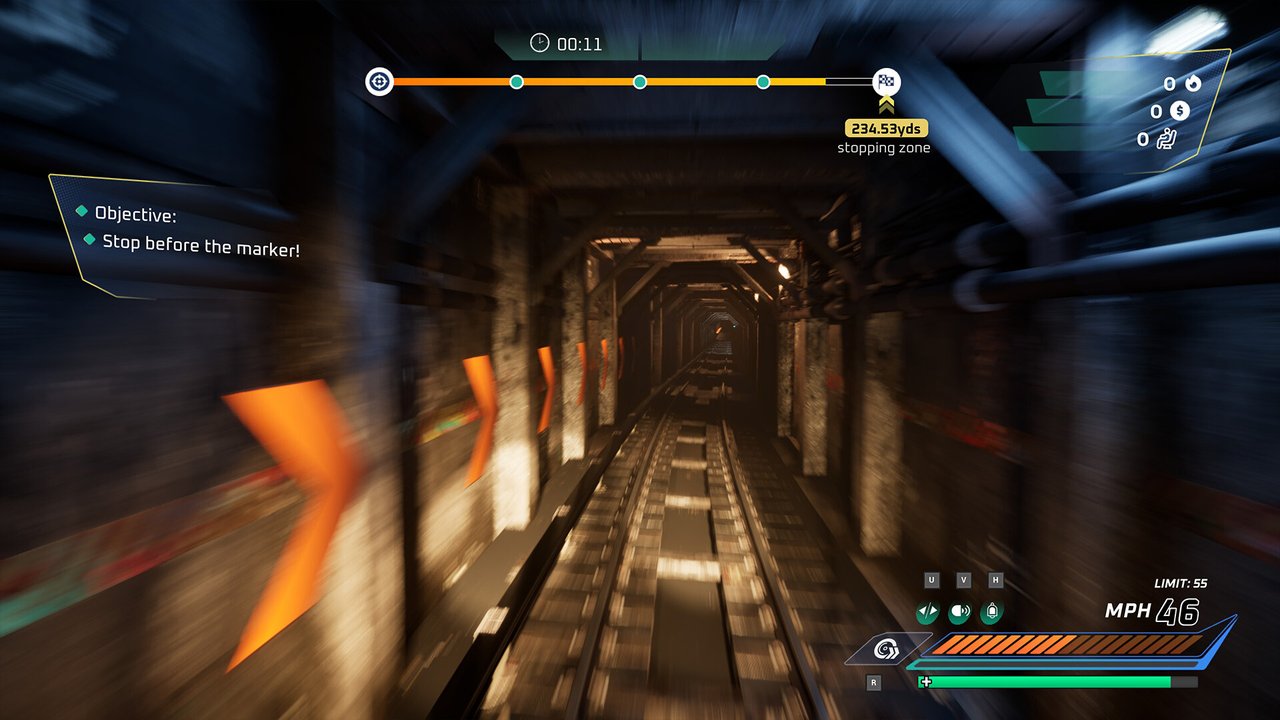Image resolution: width=1280 pixels, height=720 pixels.
Task: Ring the train bell icon
Action: tap(991, 612)
